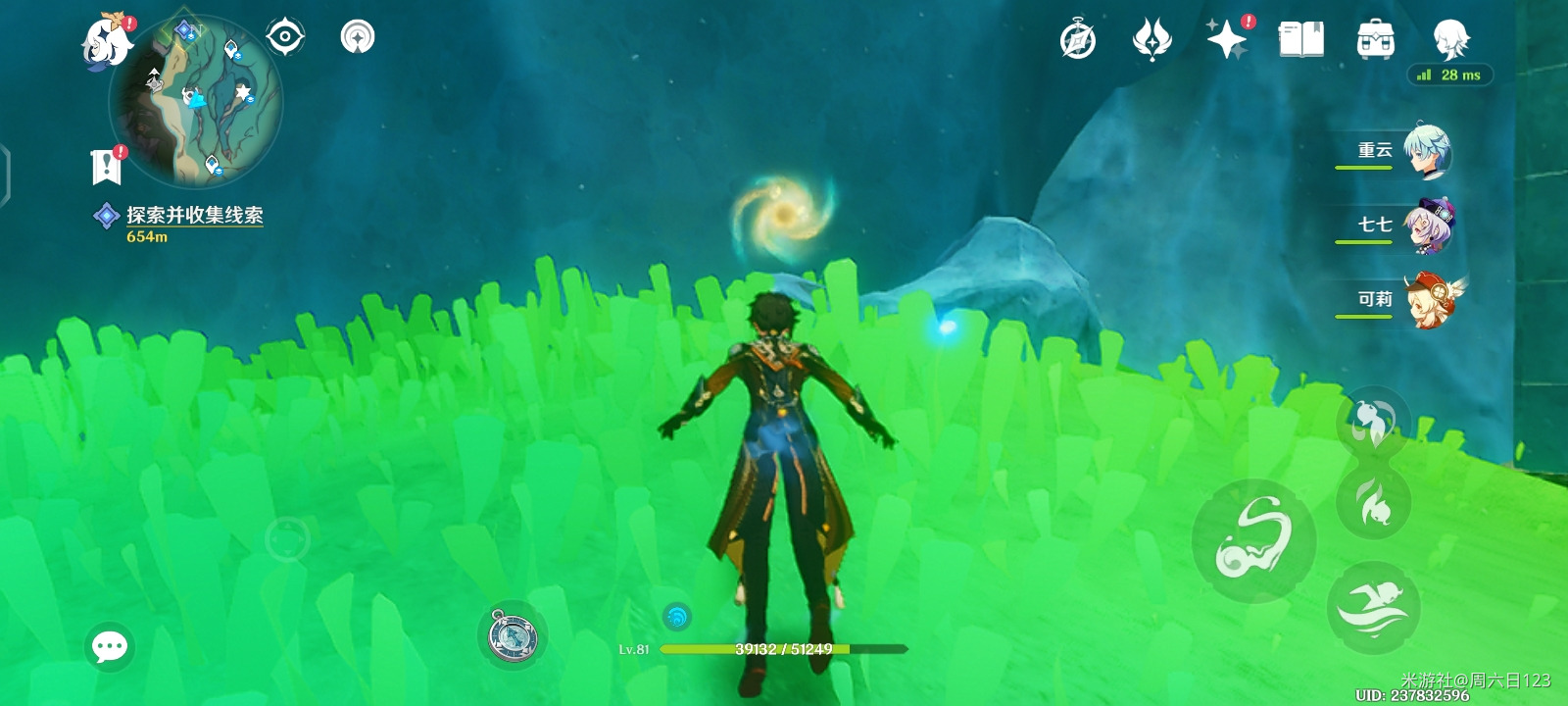This screenshot has width=1568, height=706.
Task: Use the large swirl action button
Action: click(x=1254, y=540)
